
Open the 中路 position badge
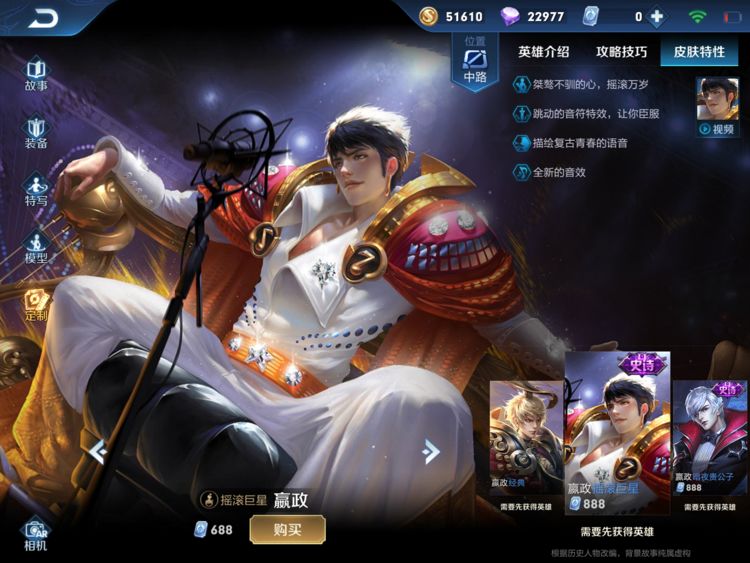click(x=475, y=62)
